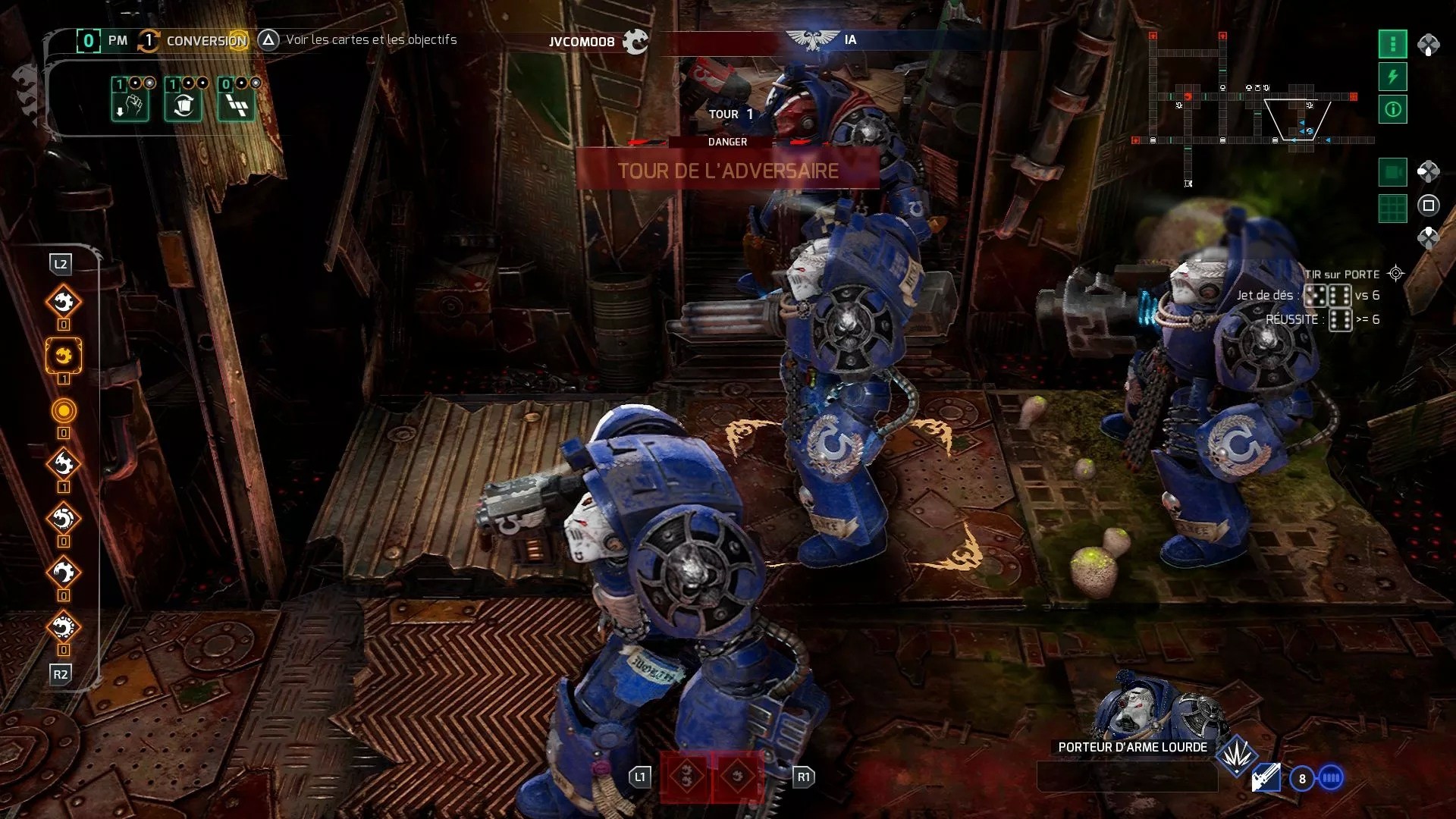Select the IA opponent tab
The width and height of the screenshot is (1456, 819).
point(849,40)
